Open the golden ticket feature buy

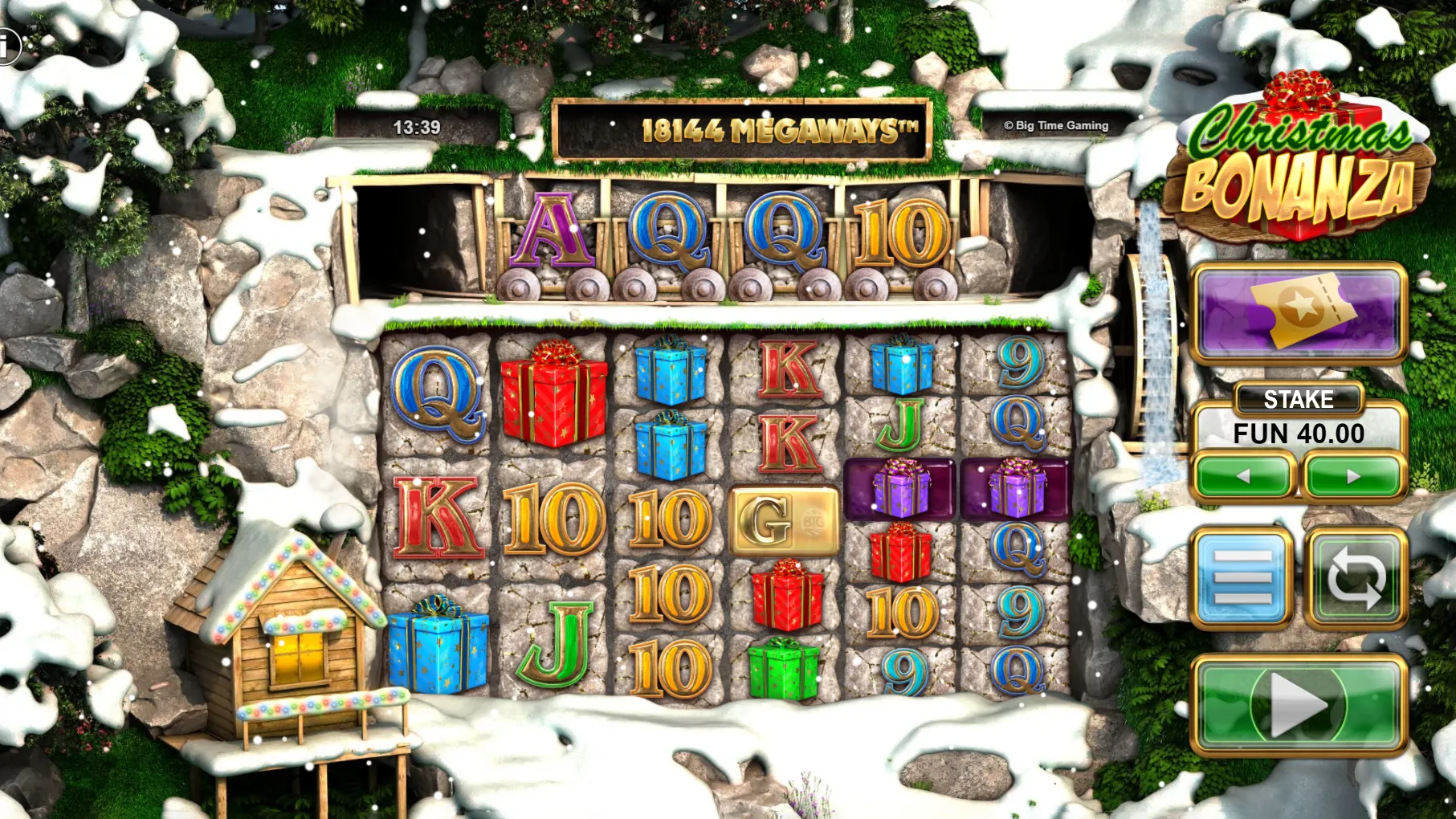click(1299, 312)
